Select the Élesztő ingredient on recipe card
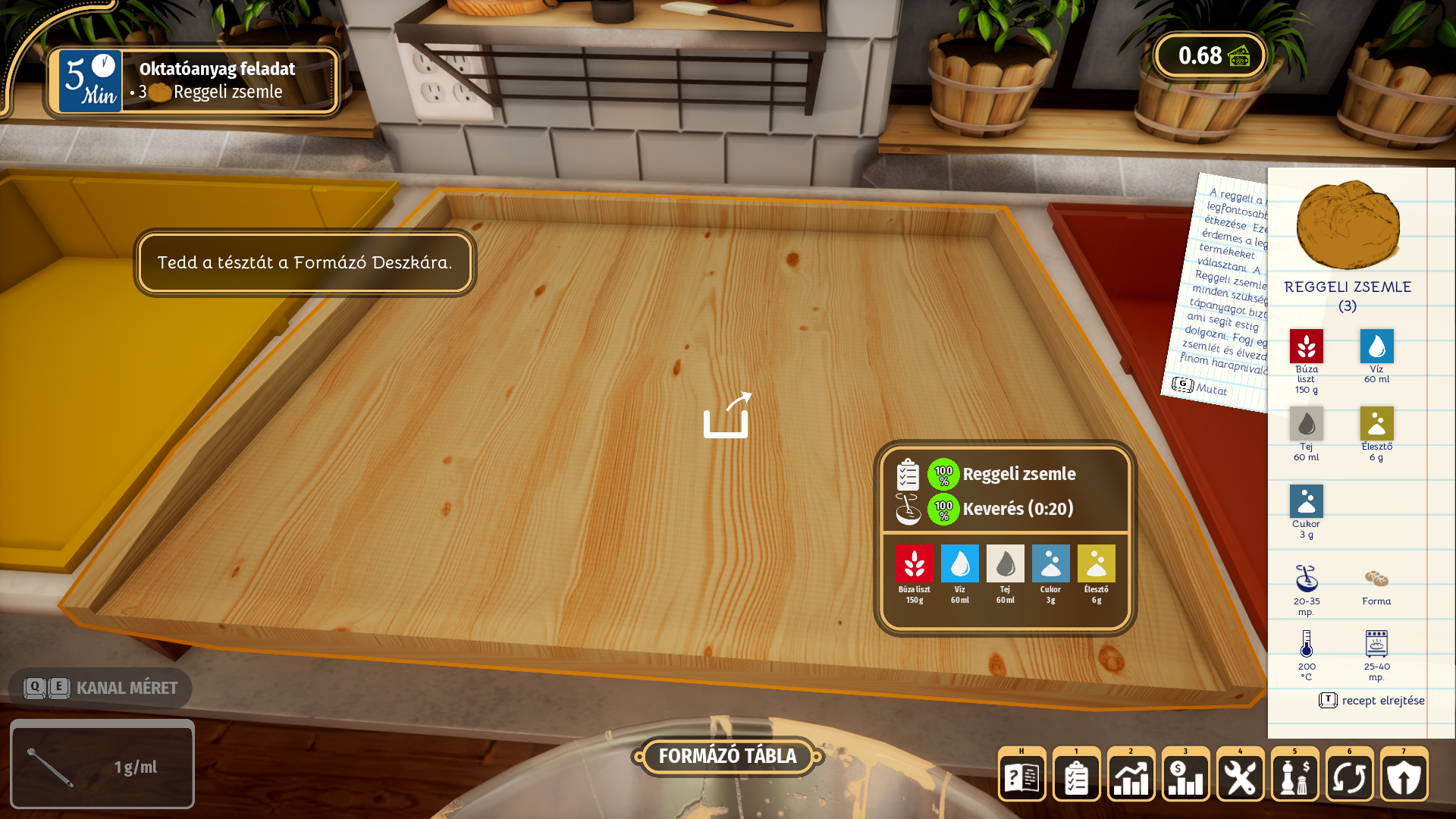The height and width of the screenshot is (819, 1456). point(1376,424)
